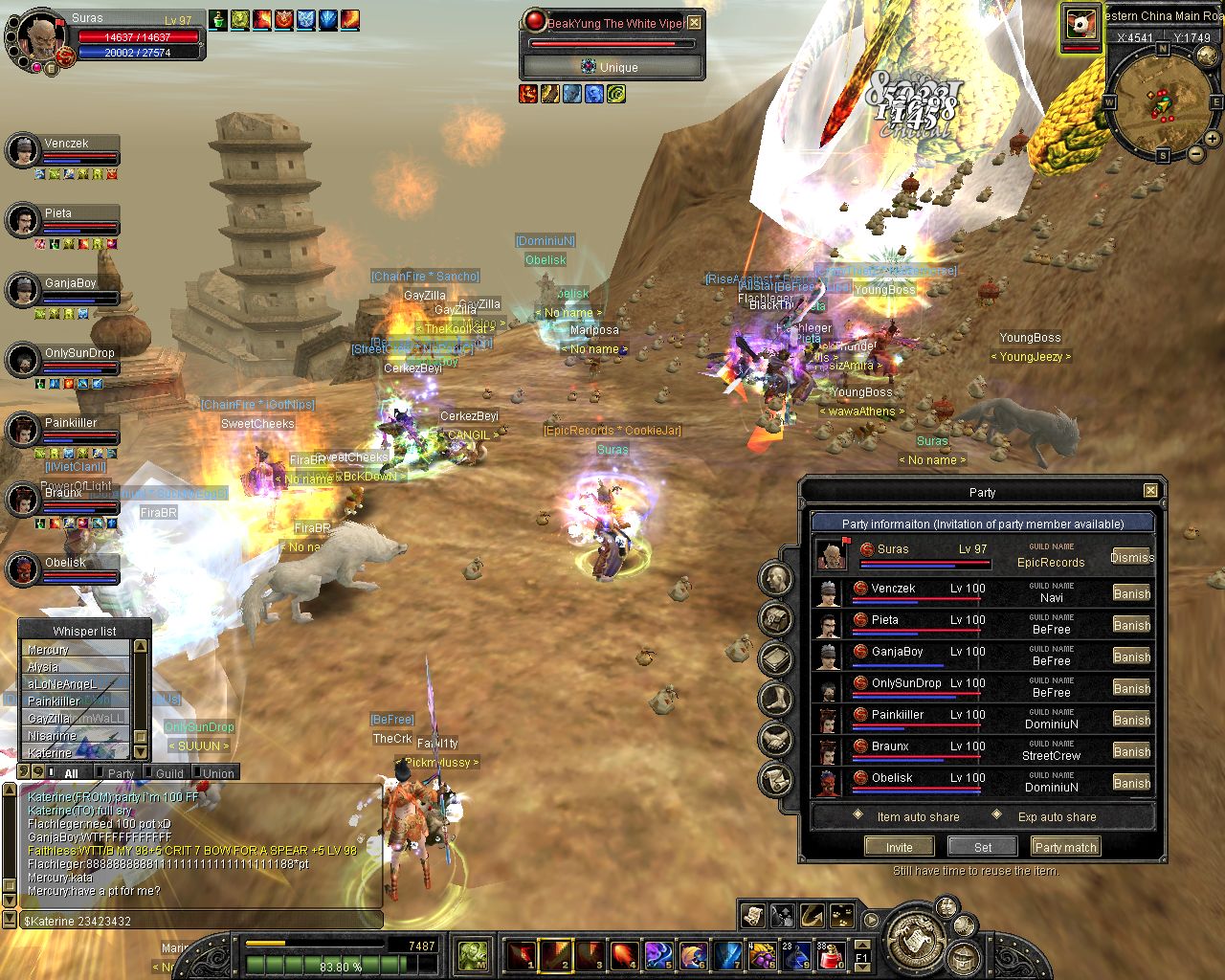
Task: Click the Set button in Party window
Action: [x=983, y=847]
